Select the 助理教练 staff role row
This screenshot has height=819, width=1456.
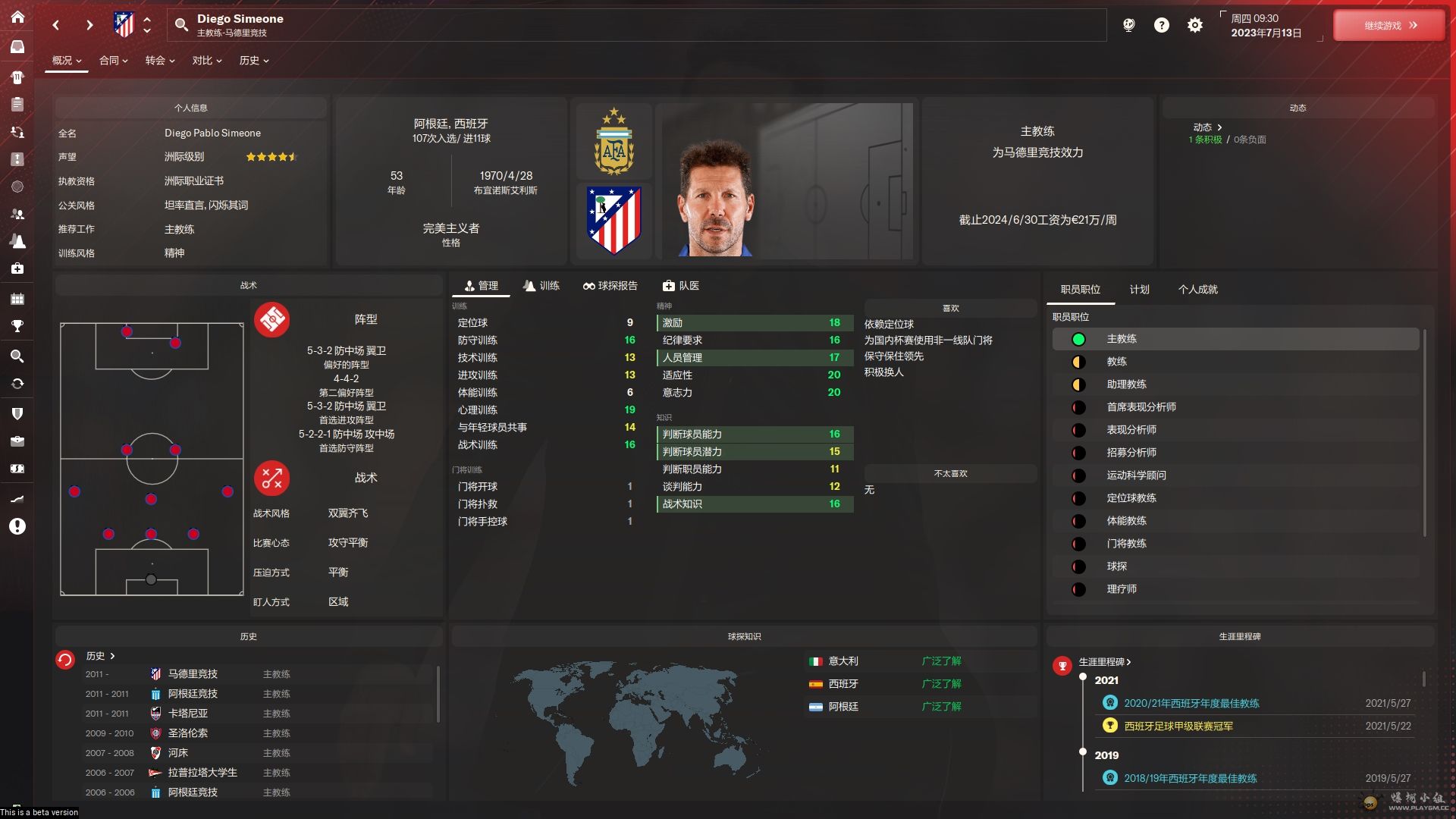click(1126, 384)
